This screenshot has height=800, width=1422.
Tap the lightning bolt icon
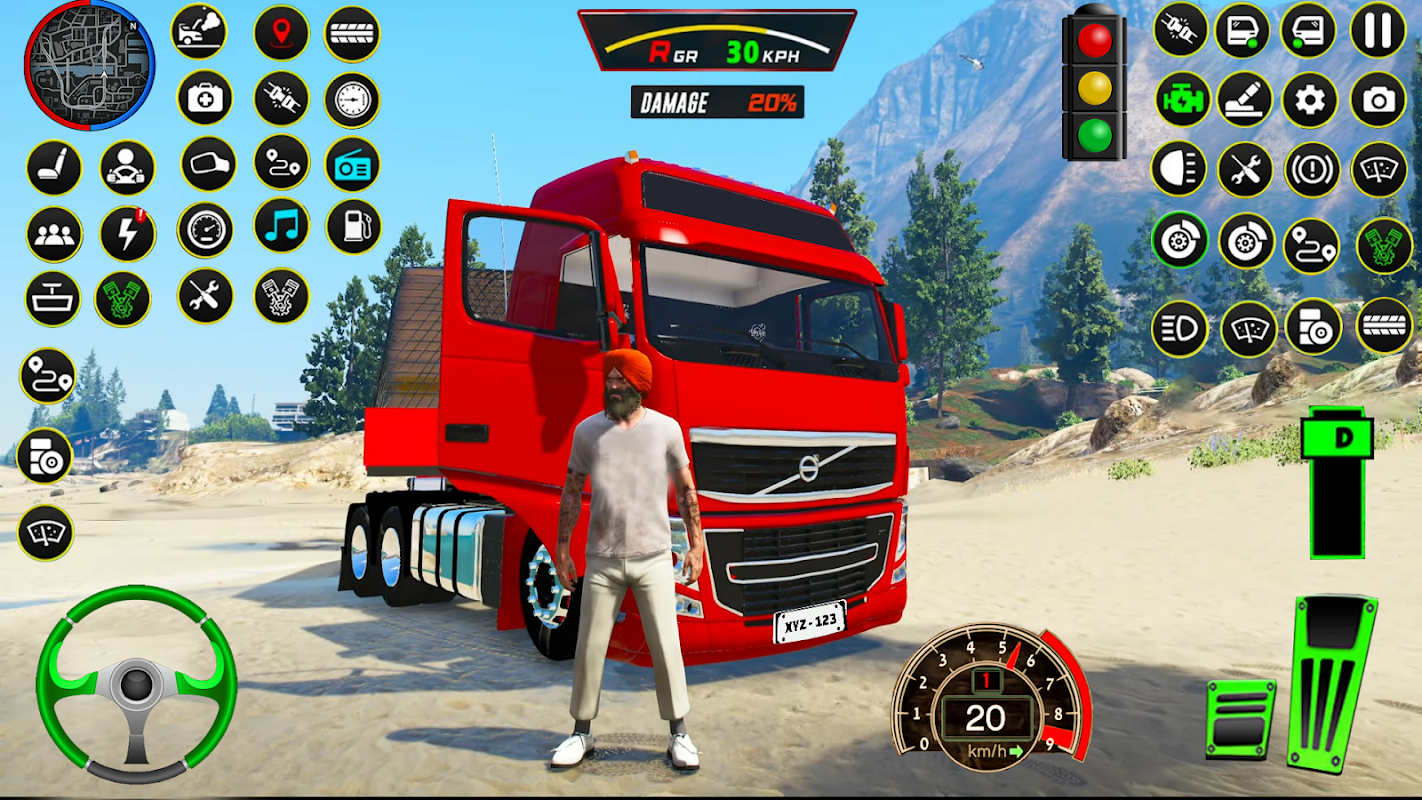(x=127, y=234)
